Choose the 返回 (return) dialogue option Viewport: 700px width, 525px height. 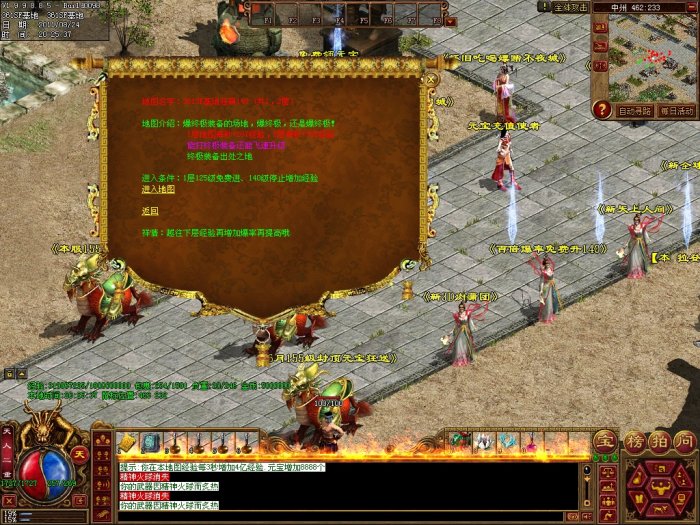point(150,211)
